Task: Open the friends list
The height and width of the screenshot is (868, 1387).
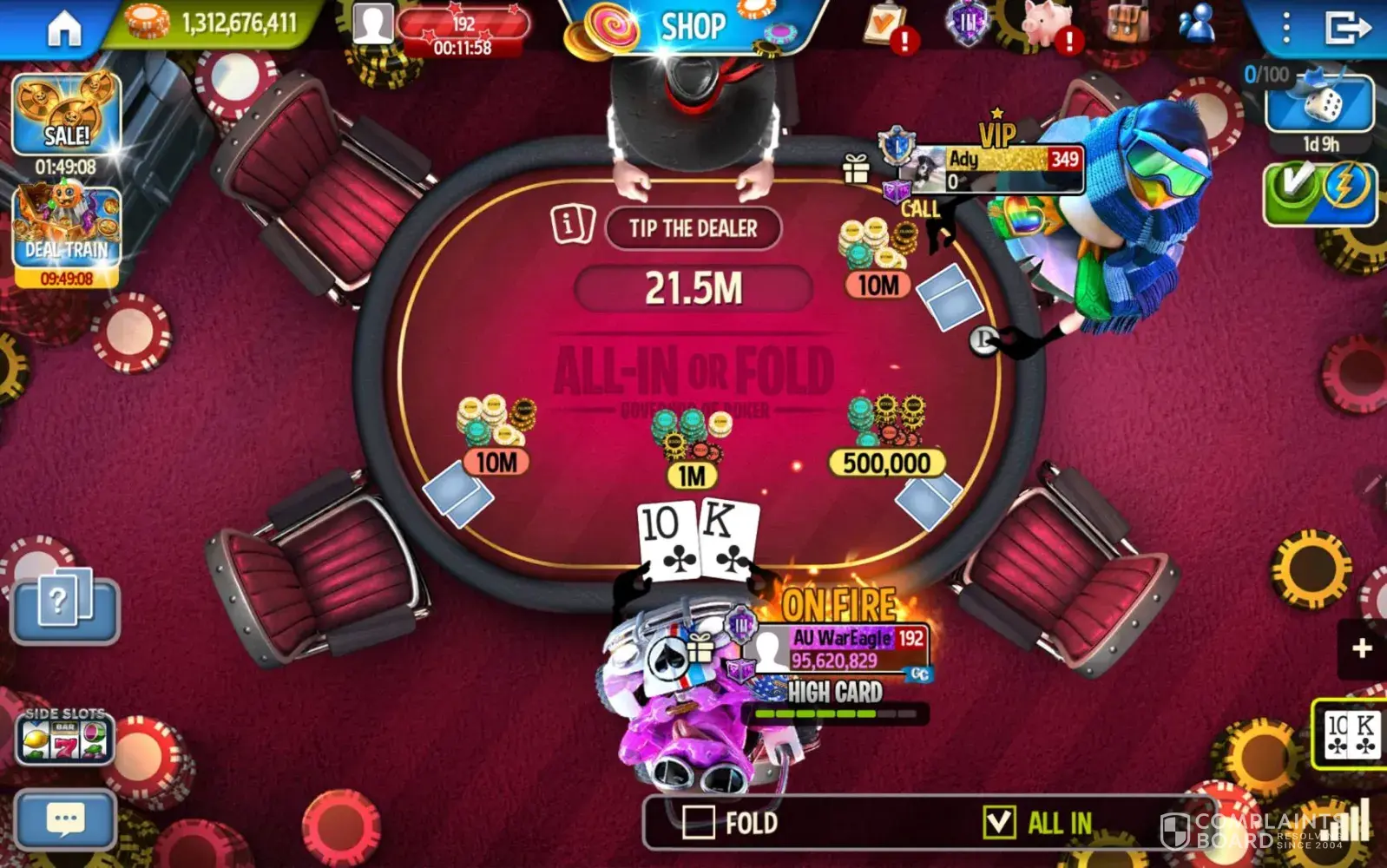Action: (x=1198, y=24)
